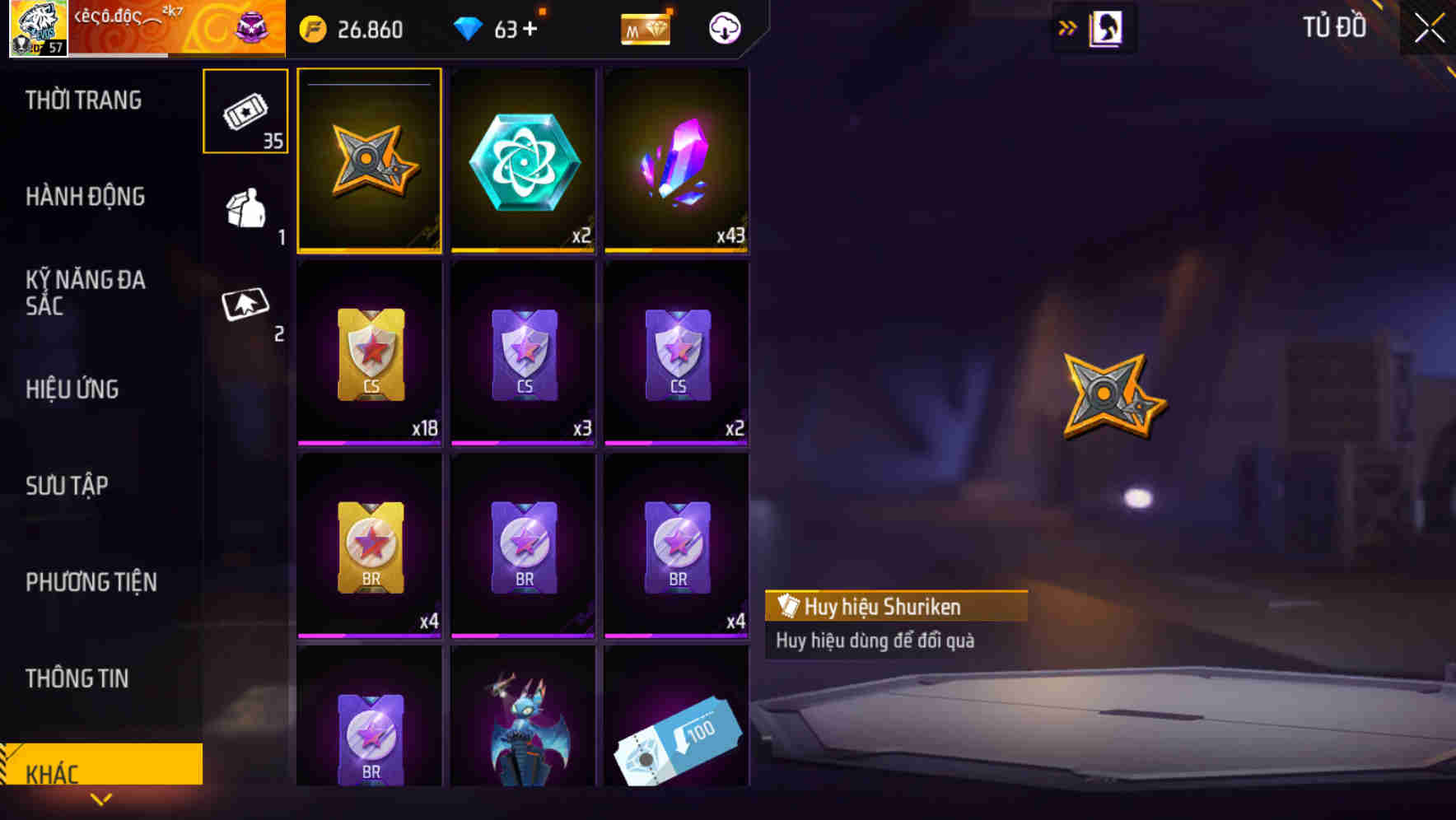Select the gold CS card x18 thumbnail
This screenshot has width=1456, height=820.
[369, 352]
